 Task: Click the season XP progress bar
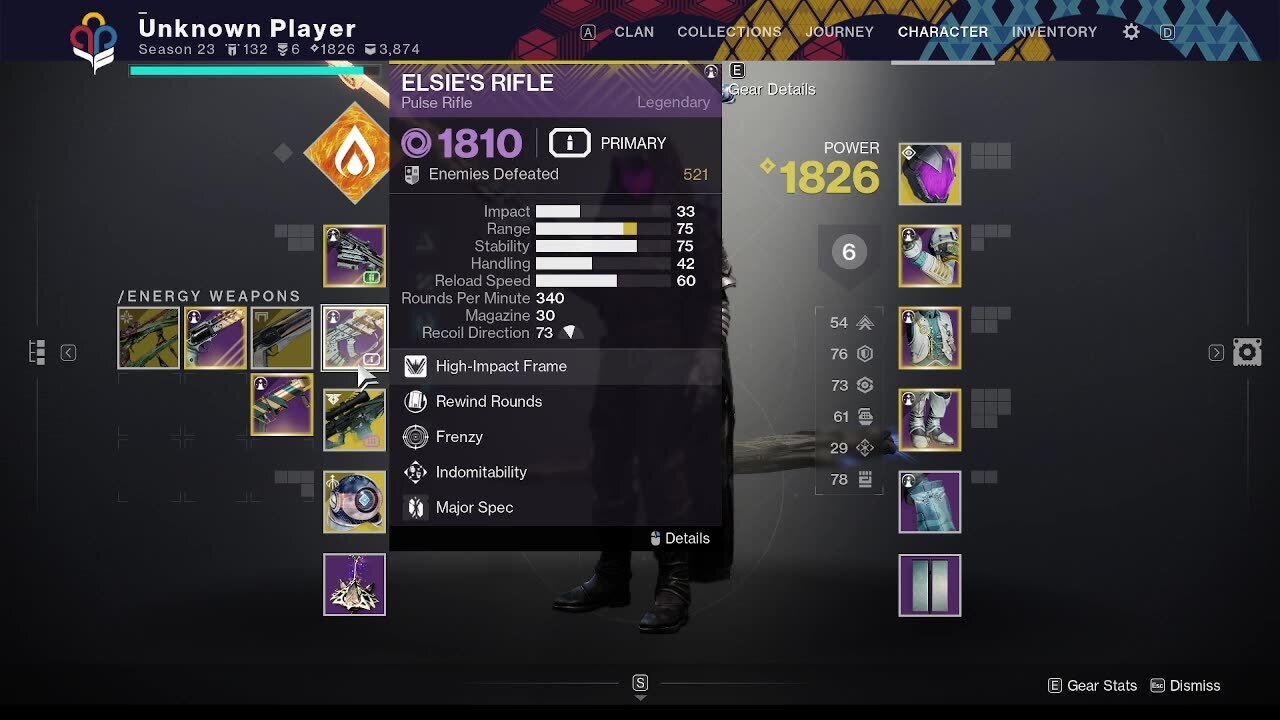coord(254,70)
